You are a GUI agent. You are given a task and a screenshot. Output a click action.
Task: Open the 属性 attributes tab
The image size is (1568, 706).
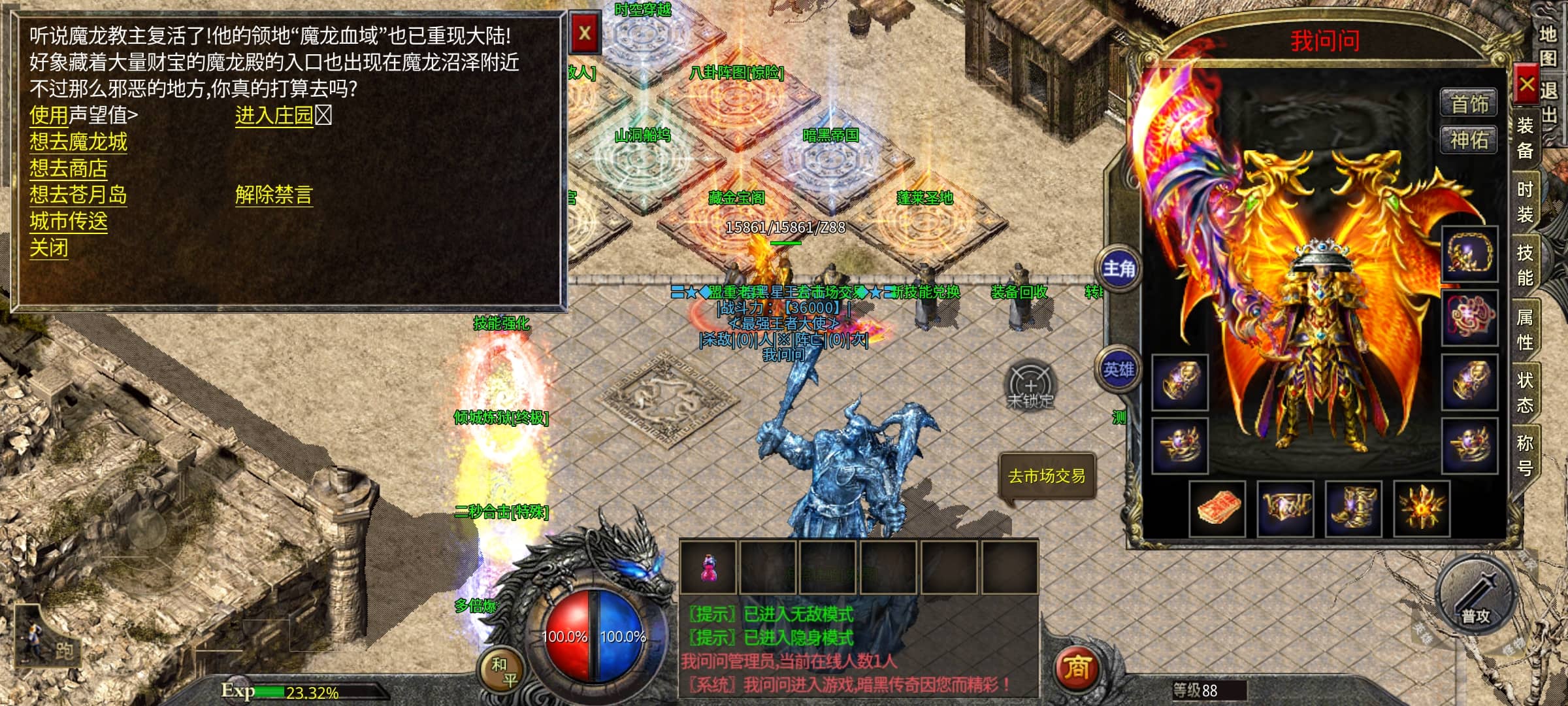coord(1525,329)
